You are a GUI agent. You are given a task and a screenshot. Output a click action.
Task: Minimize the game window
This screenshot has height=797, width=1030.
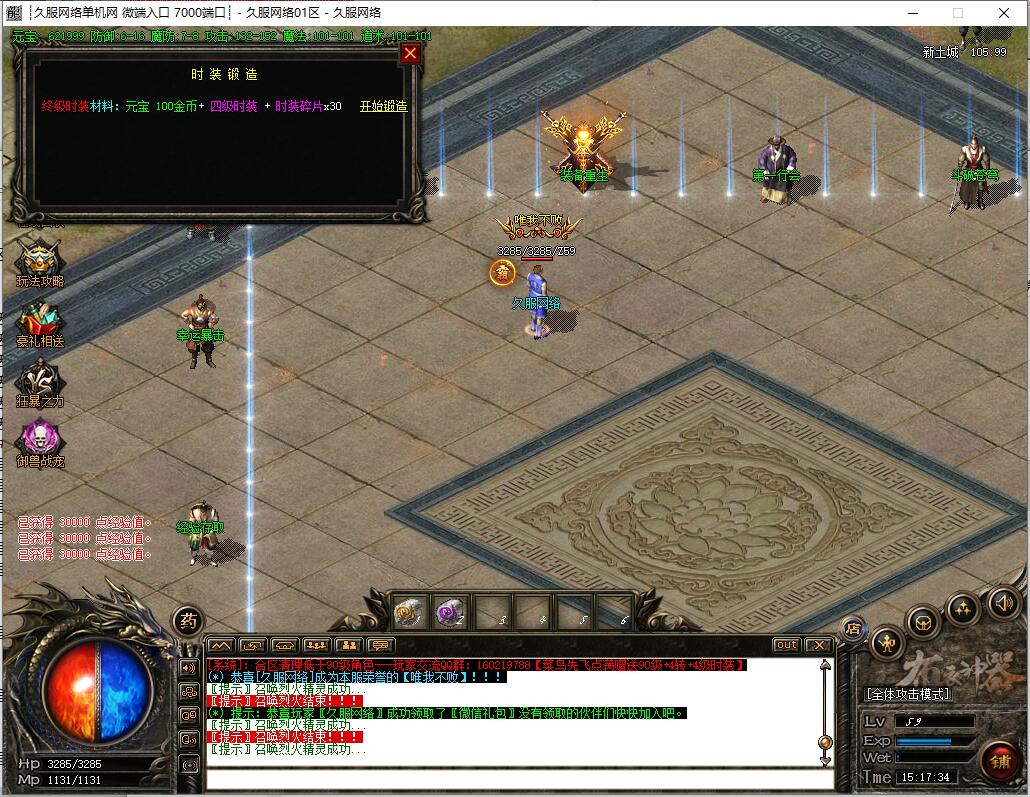pos(911,13)
